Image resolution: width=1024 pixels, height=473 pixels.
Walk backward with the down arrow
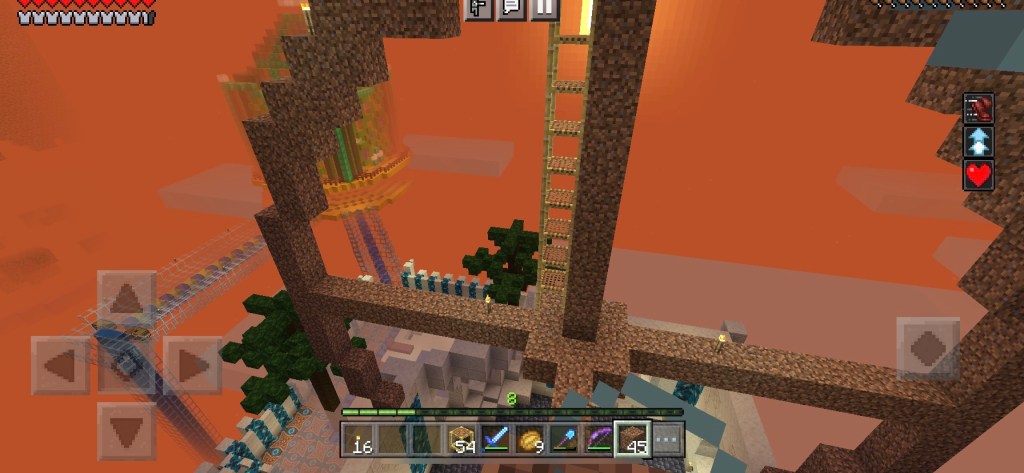(126, 431)
